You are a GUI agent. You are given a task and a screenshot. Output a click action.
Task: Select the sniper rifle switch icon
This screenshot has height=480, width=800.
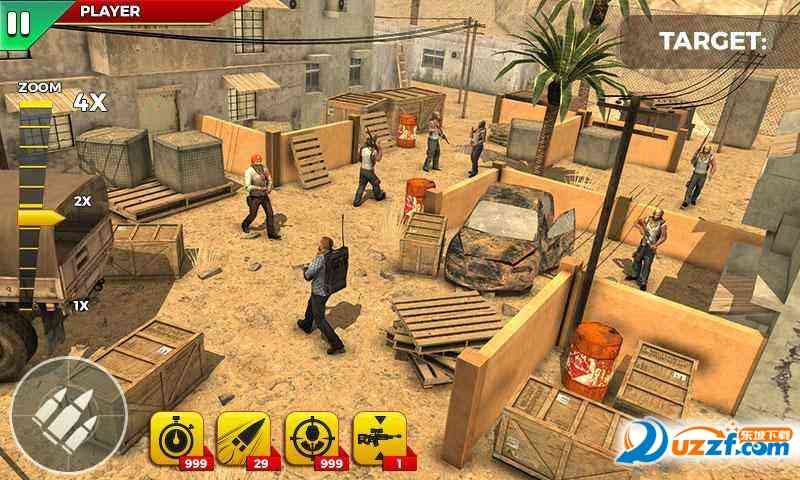click(380, 438)
